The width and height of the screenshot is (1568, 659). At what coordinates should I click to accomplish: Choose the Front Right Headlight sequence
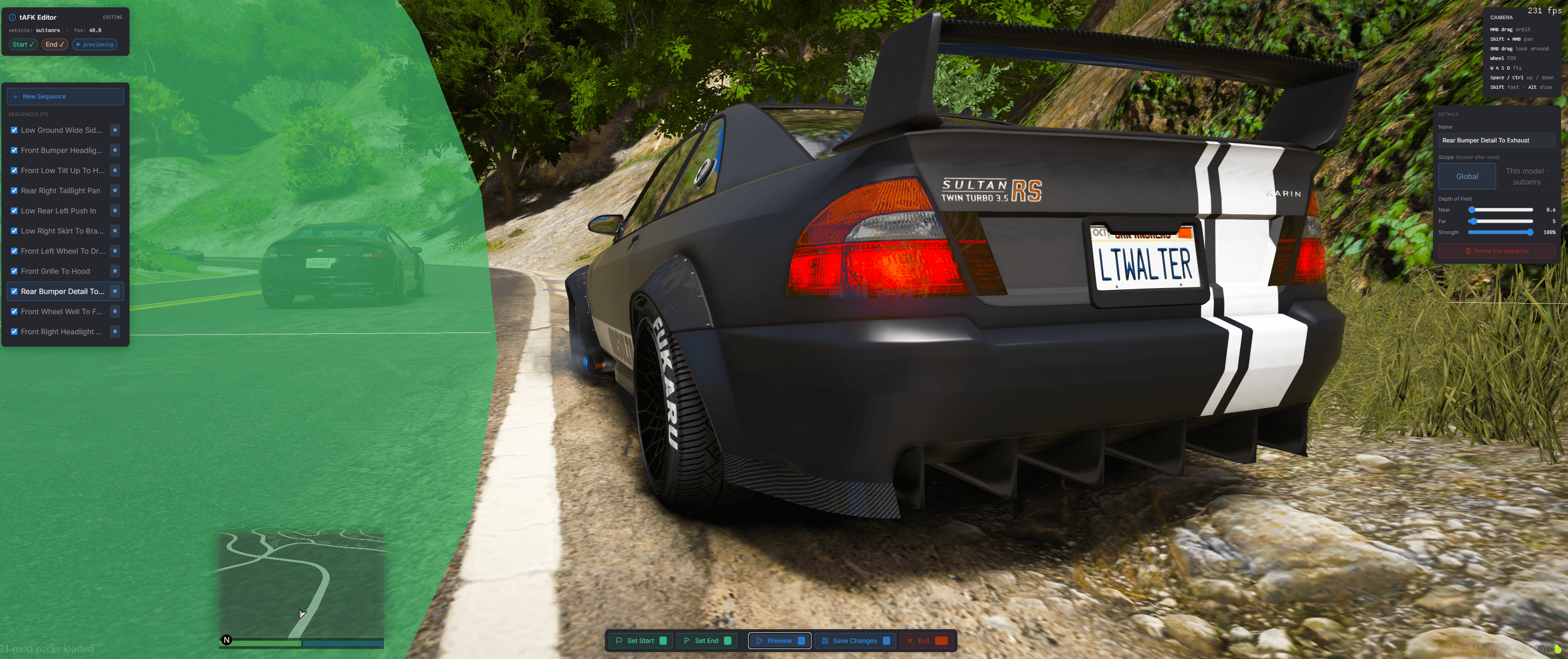[61, 332]
